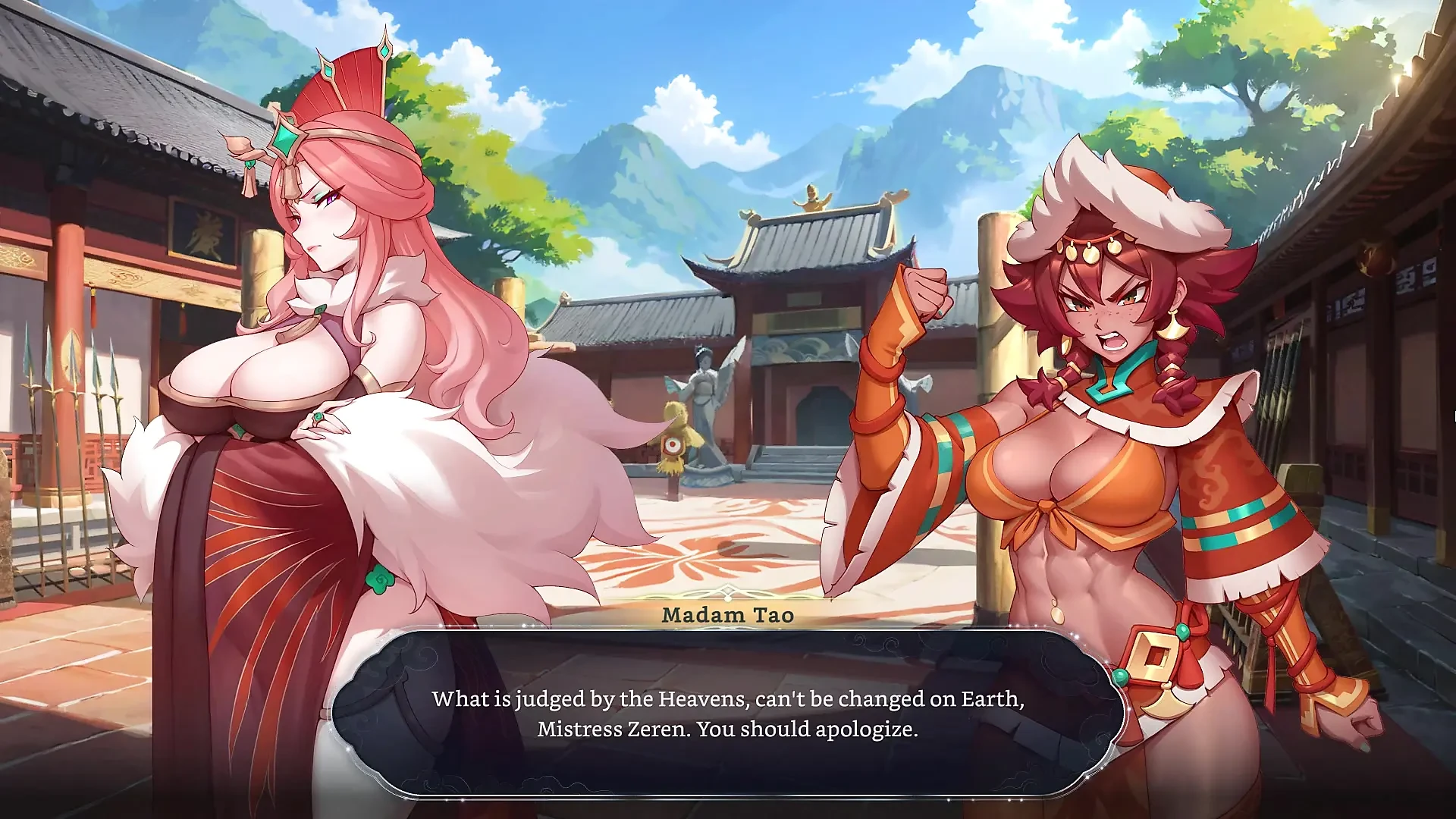This screenshot has width=1456, height=819.
Task: Click the Madam Tao name plate
Action: coord(730,616)
